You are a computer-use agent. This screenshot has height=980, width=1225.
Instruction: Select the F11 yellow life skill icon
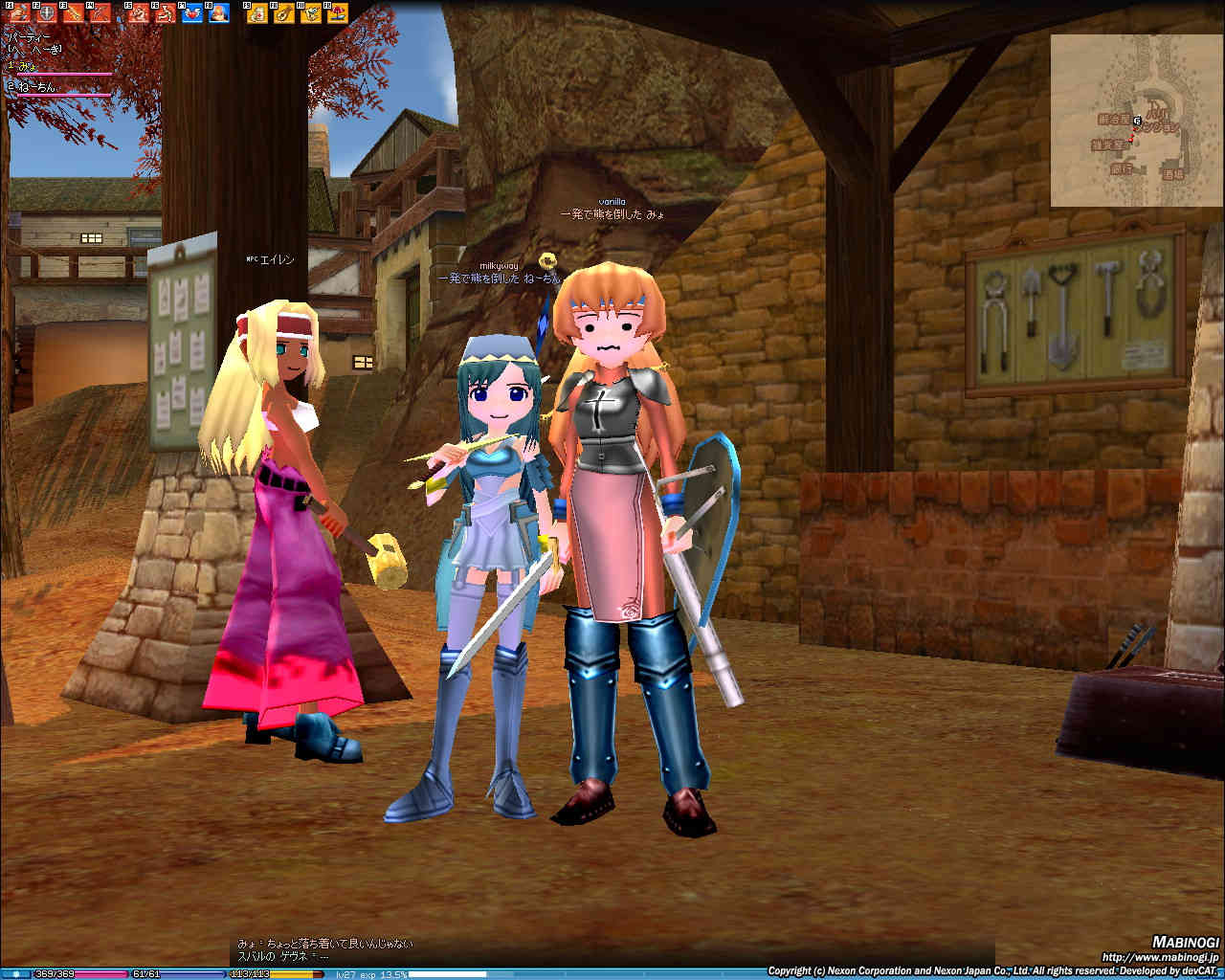click(x=311, y=13)
